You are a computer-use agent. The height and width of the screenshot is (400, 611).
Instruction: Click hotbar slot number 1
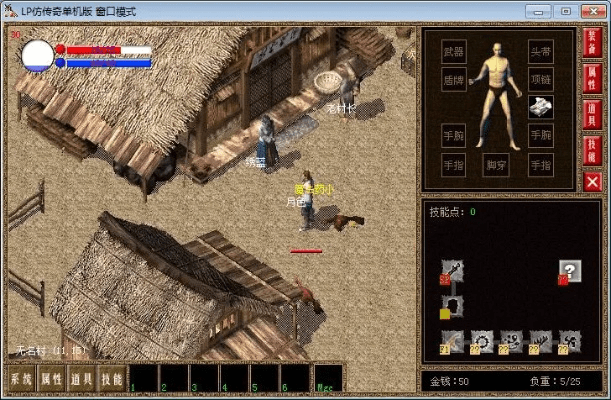pos(144,378)
